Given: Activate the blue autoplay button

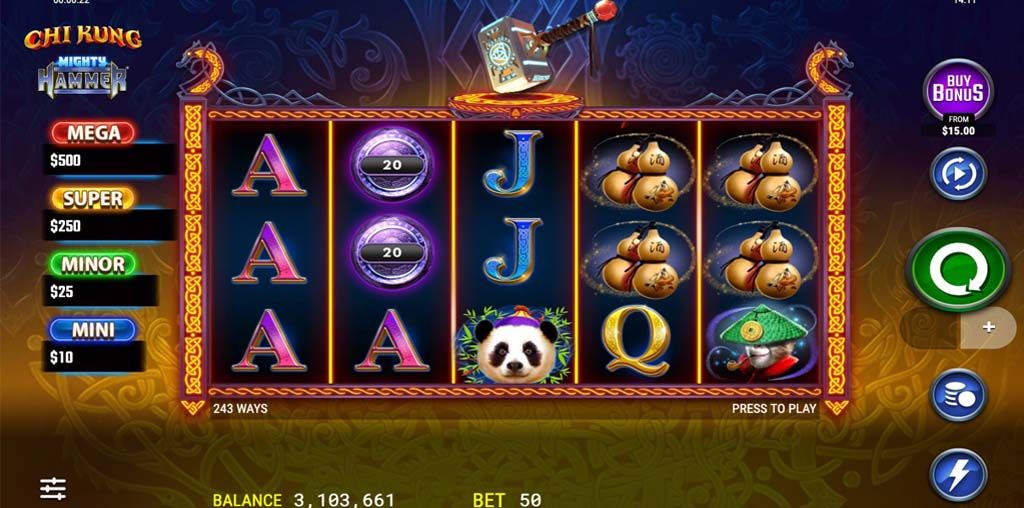Looking at the screenshot, I should pyautogui.click(x=958, y=173).
